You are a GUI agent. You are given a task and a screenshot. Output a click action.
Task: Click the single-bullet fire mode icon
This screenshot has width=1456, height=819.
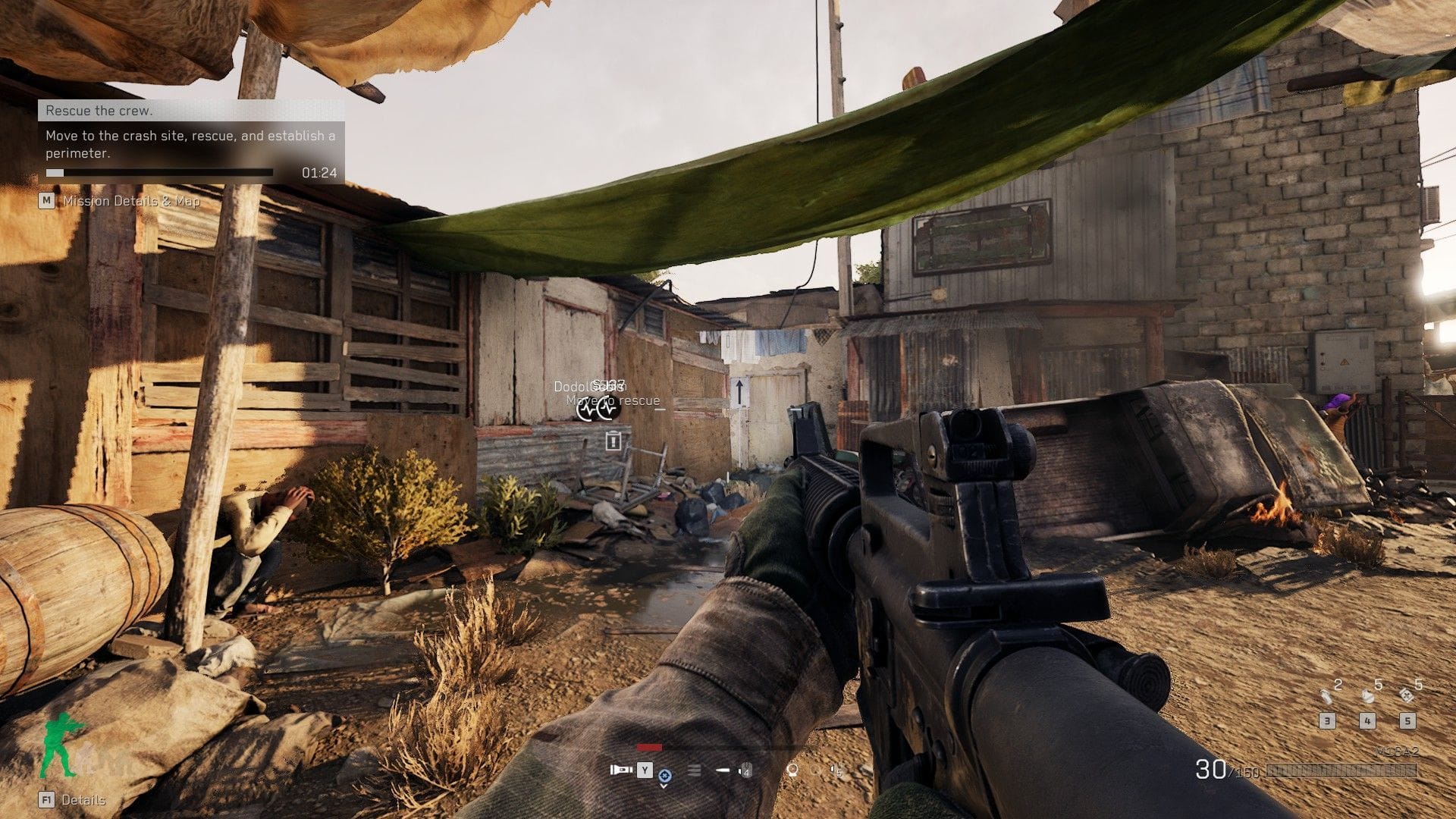pyautogui.click(x=723, y=770)
